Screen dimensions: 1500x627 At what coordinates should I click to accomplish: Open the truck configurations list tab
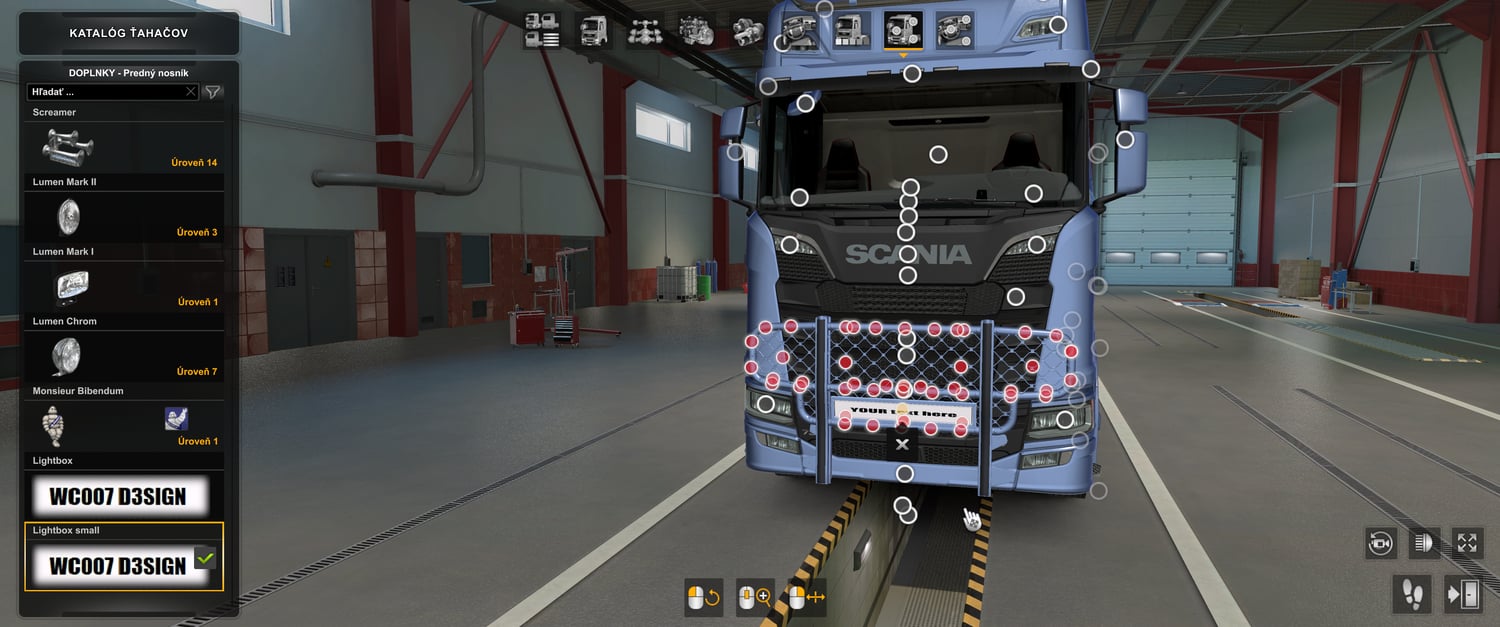click(x=542, y=30)
